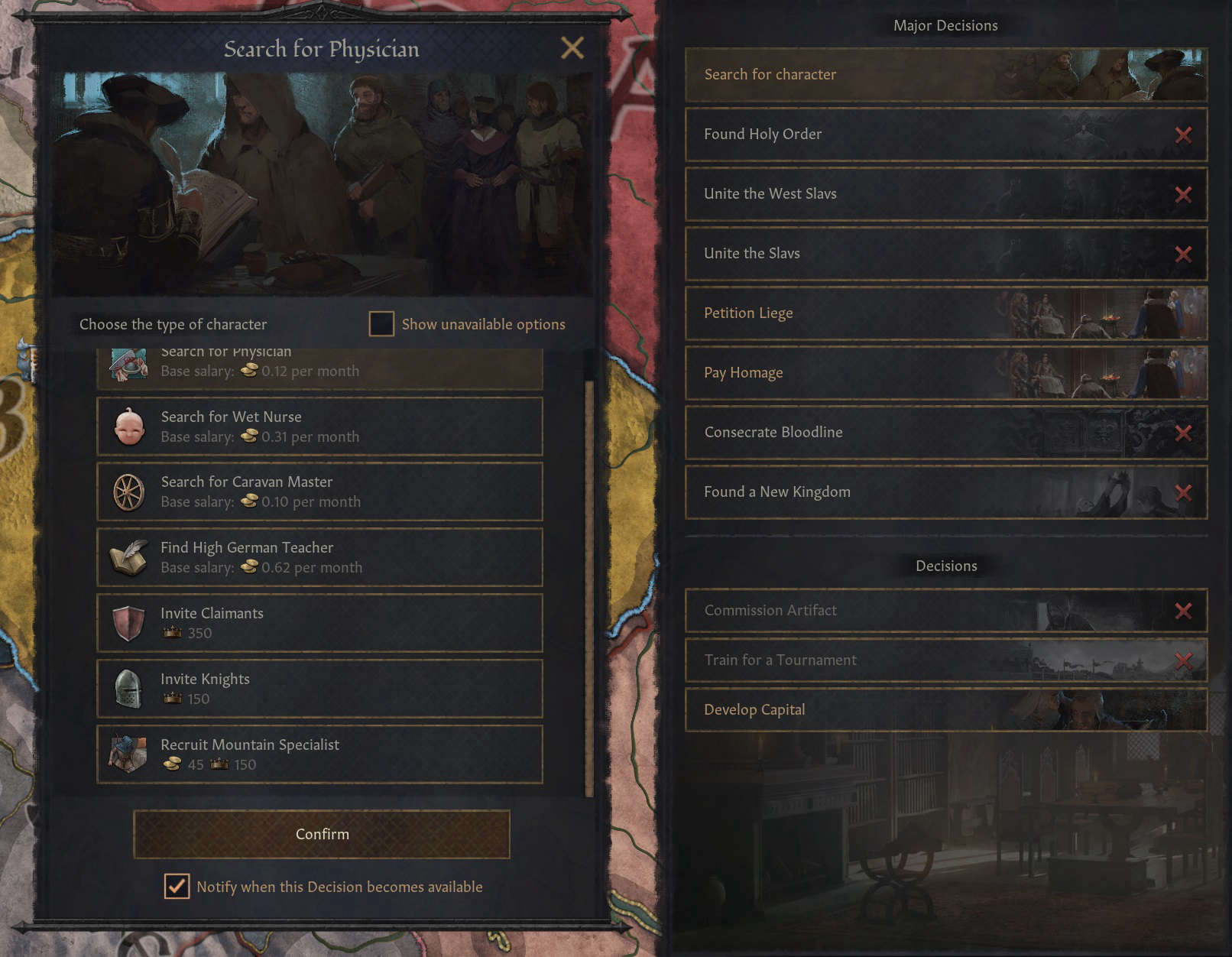Choose Search for Caravan Master

point(319,491)
